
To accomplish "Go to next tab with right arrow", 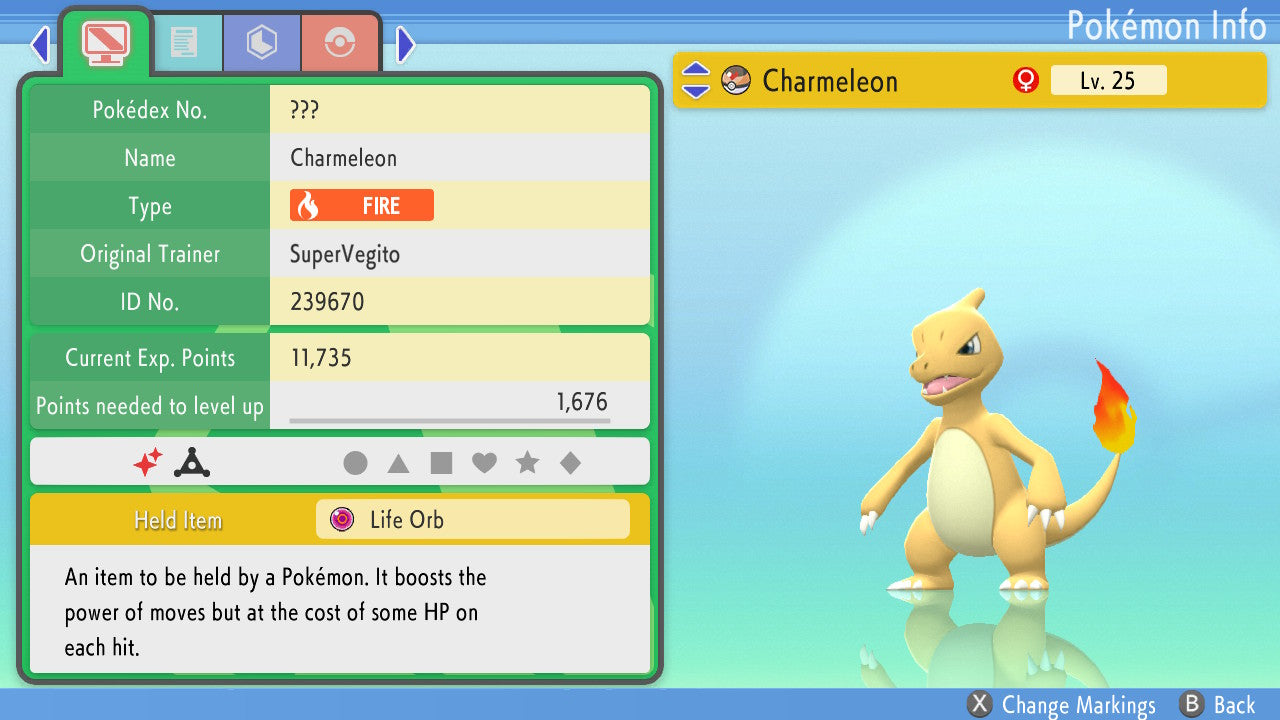I will coord(405,44).
